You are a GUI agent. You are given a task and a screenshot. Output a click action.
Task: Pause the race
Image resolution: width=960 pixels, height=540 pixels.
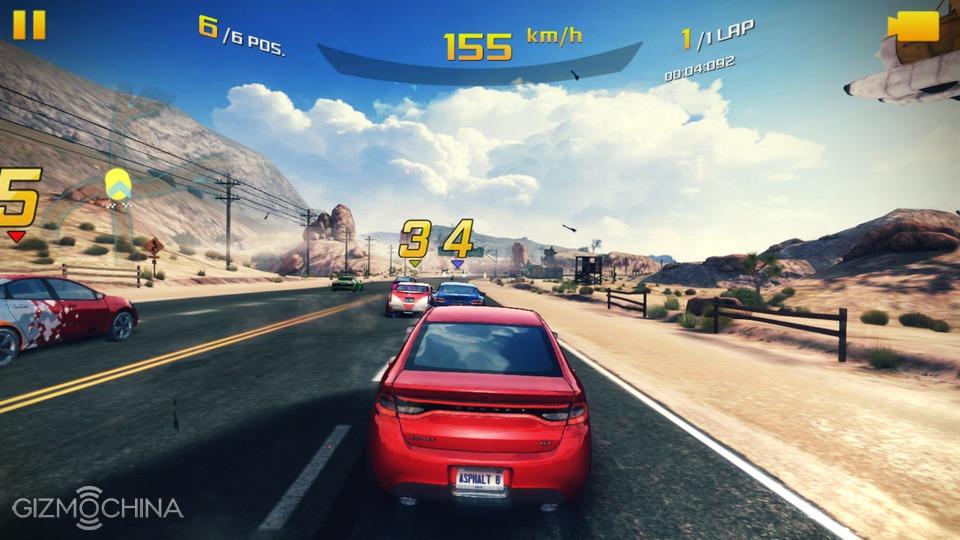click(29, 24)
